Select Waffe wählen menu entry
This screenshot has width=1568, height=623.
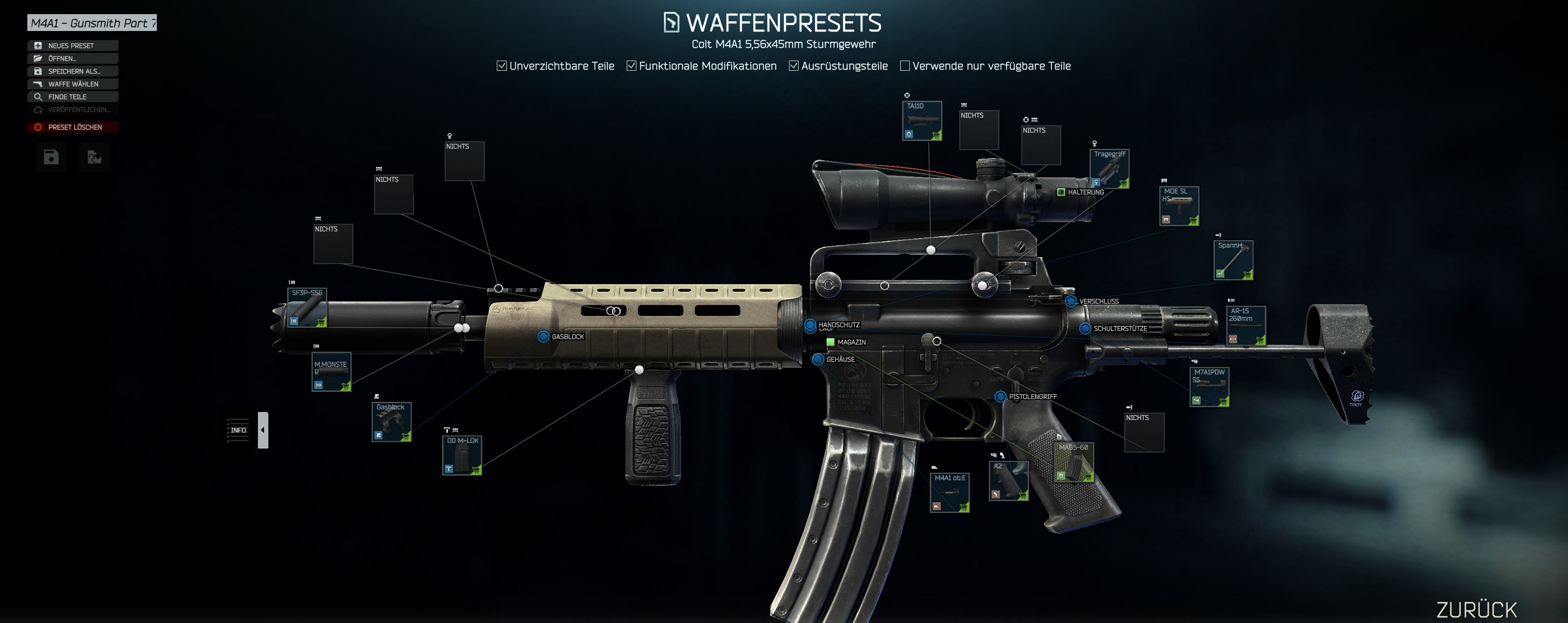pos(72,84)
